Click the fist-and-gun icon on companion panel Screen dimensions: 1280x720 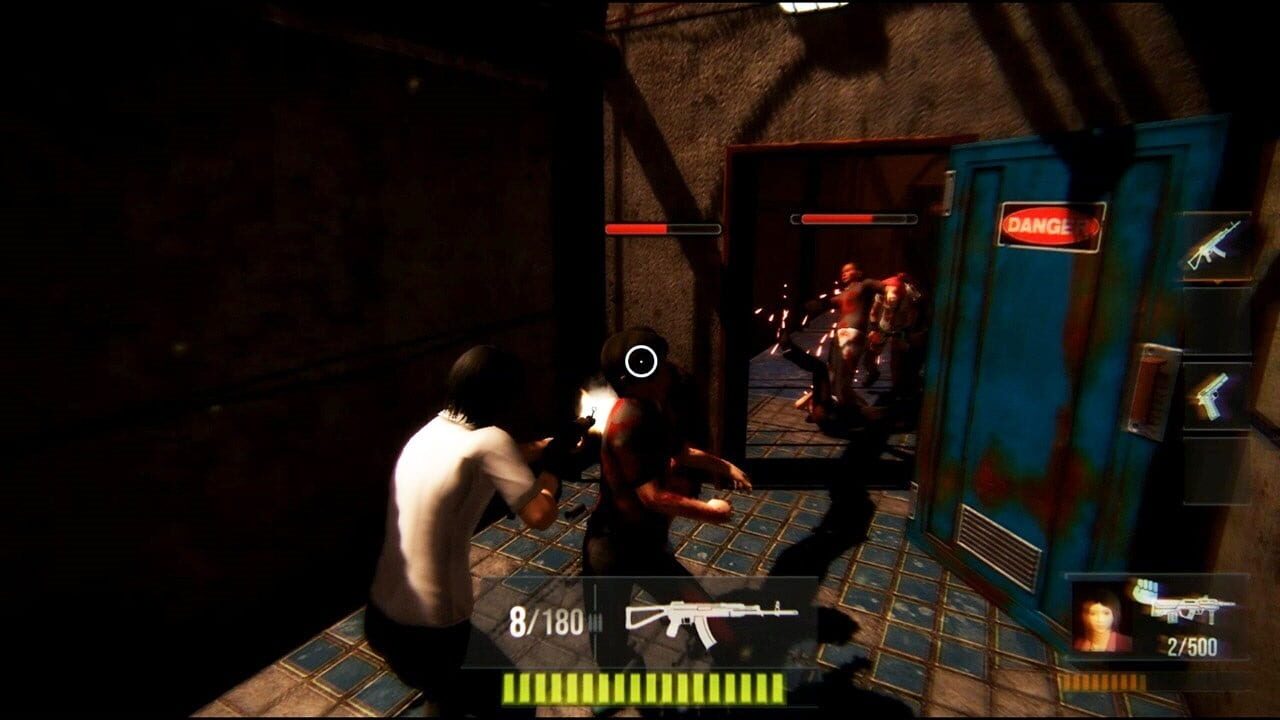pos(1145,590)
